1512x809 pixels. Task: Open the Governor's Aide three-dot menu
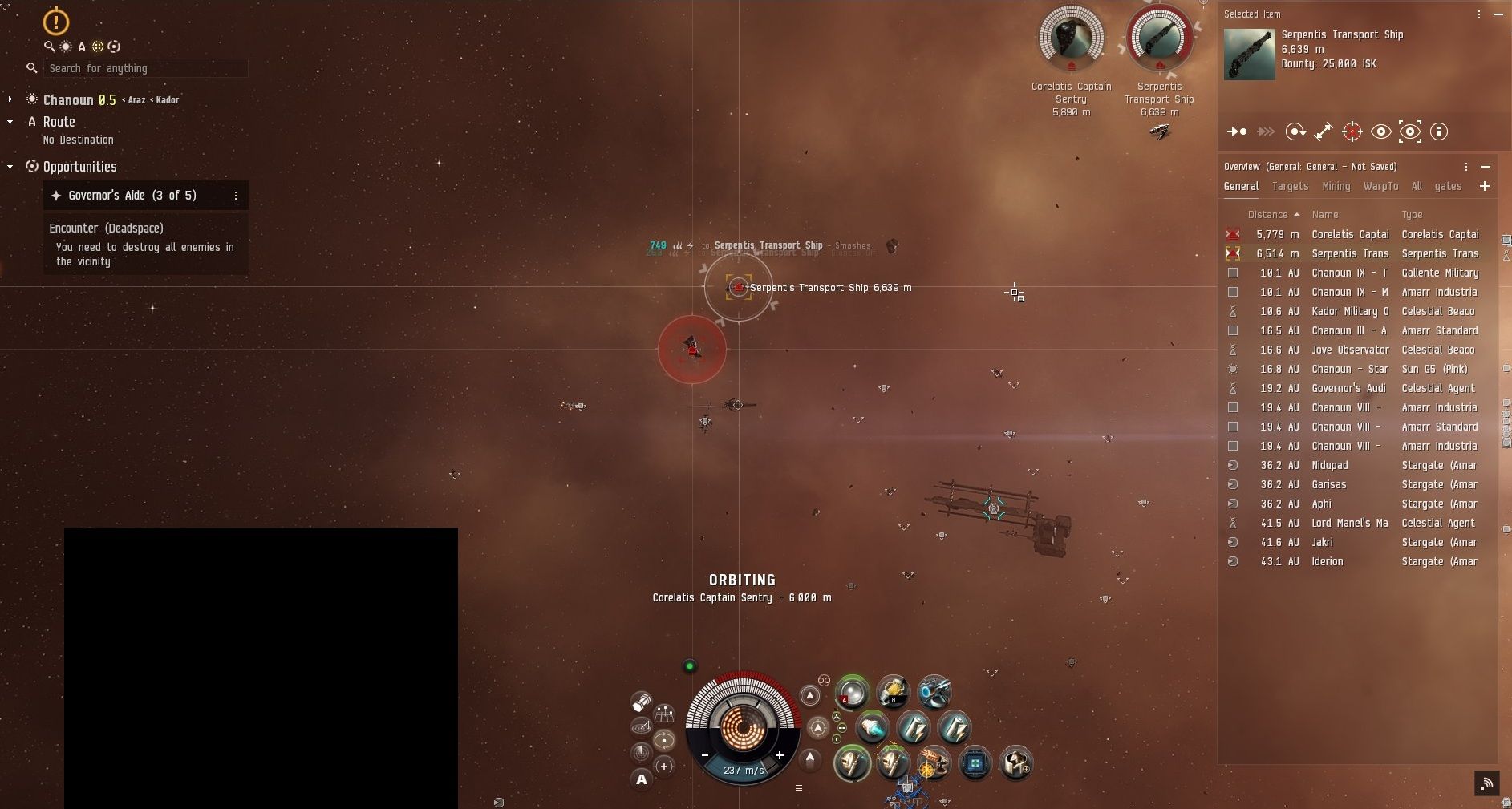tap(235, 196)
